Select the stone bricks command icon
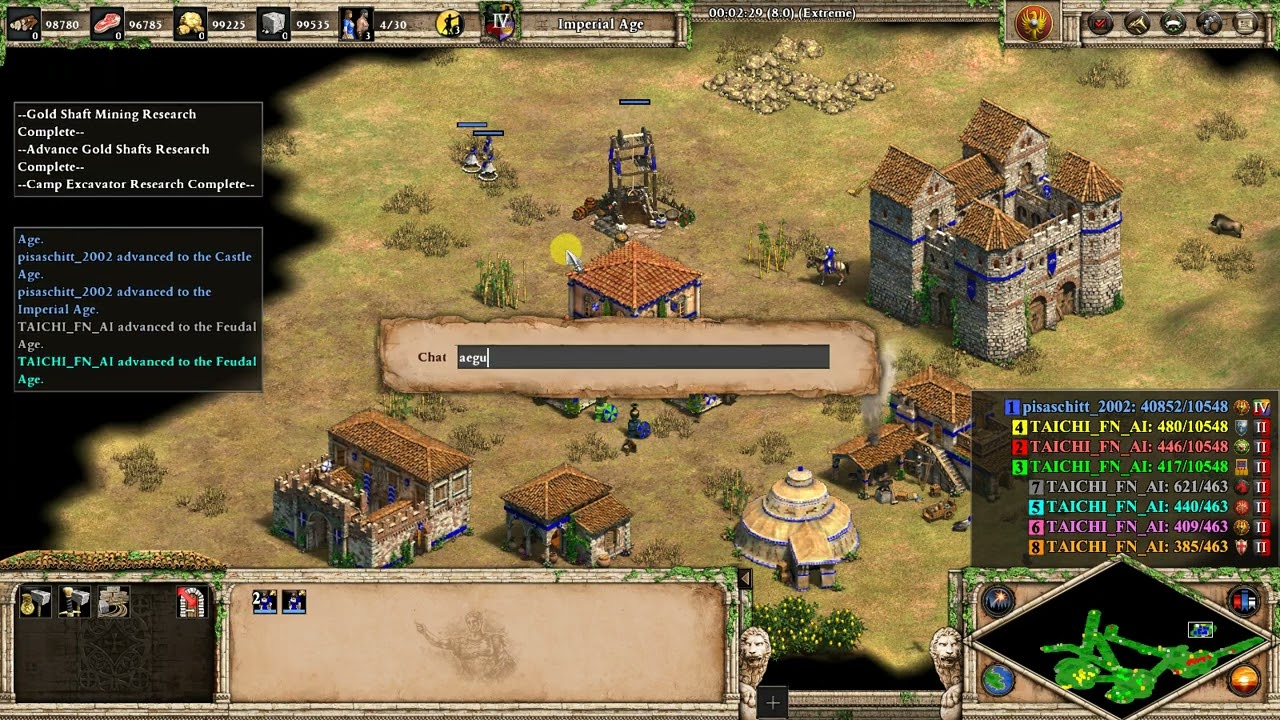 pos(113,601)
